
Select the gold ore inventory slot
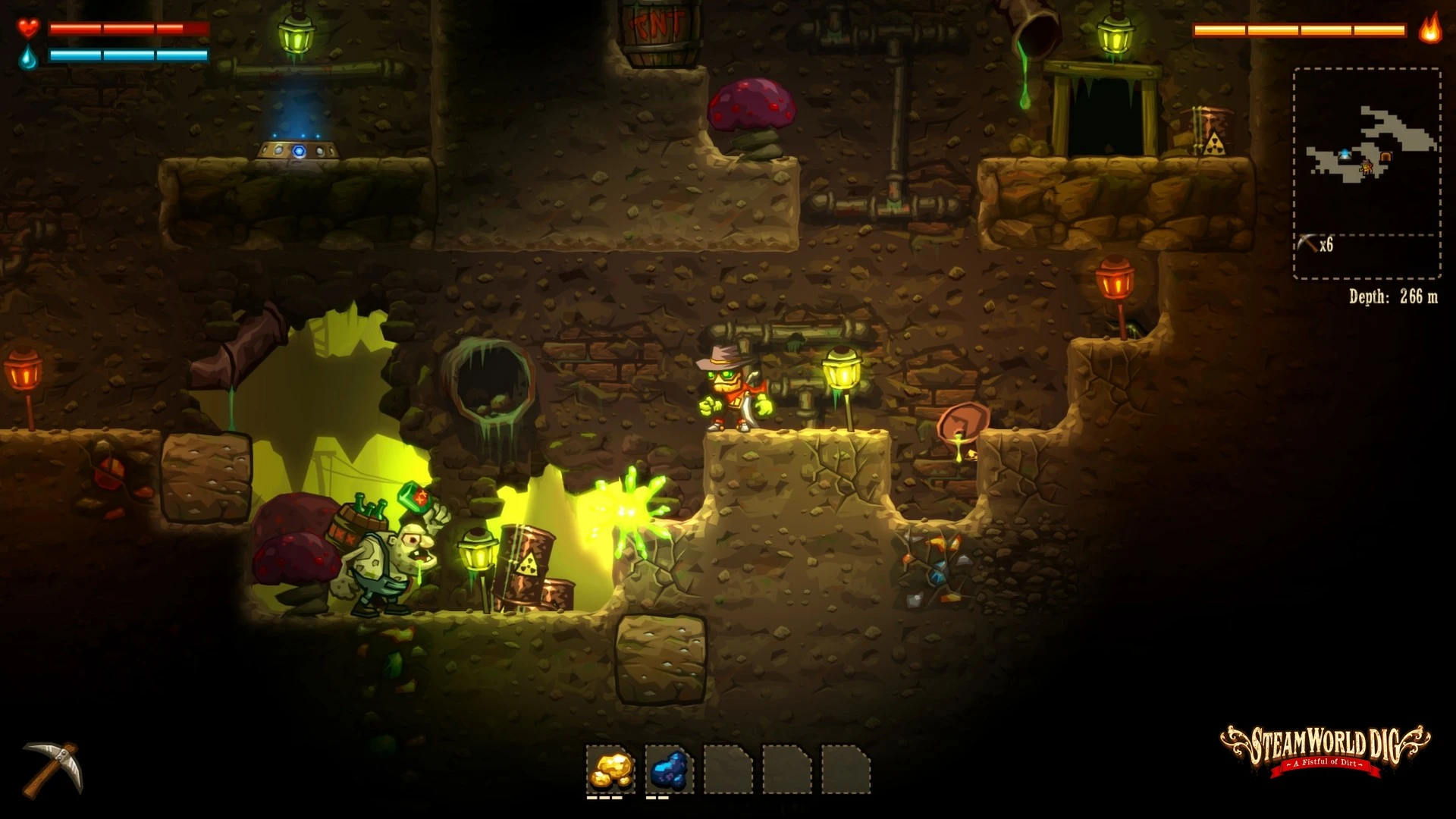[611, 770]
